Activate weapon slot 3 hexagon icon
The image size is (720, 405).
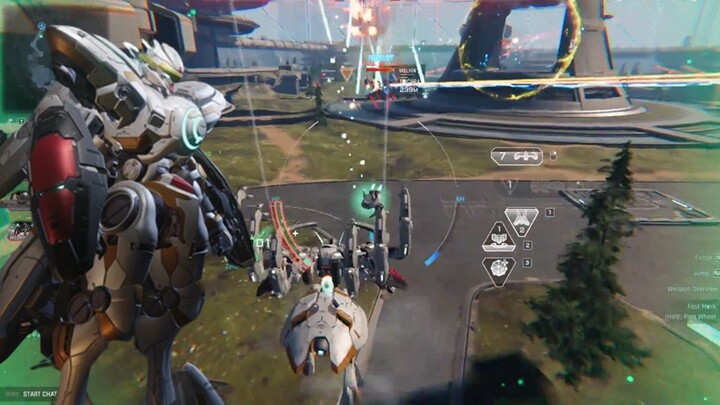pos(498,267)
